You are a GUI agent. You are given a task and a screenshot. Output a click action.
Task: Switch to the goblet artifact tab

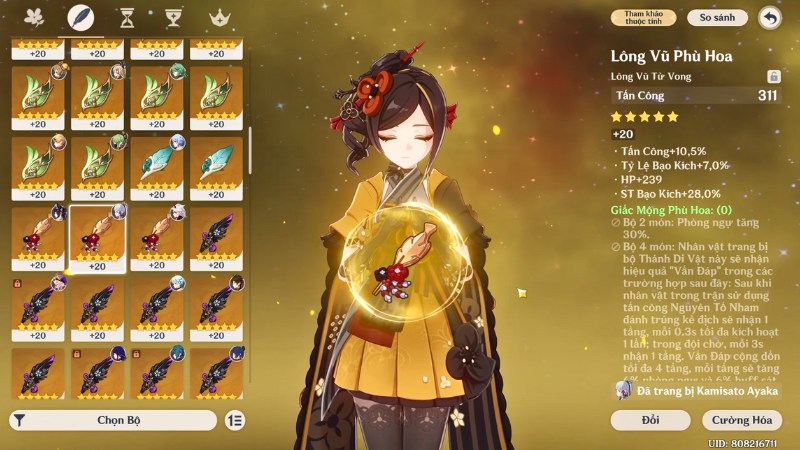pos(173,17)
